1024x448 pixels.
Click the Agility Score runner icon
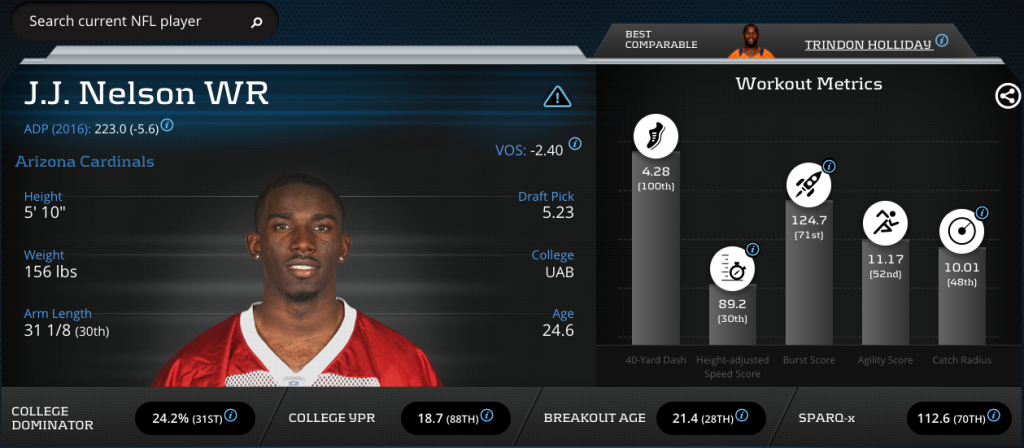coord(885,224)
